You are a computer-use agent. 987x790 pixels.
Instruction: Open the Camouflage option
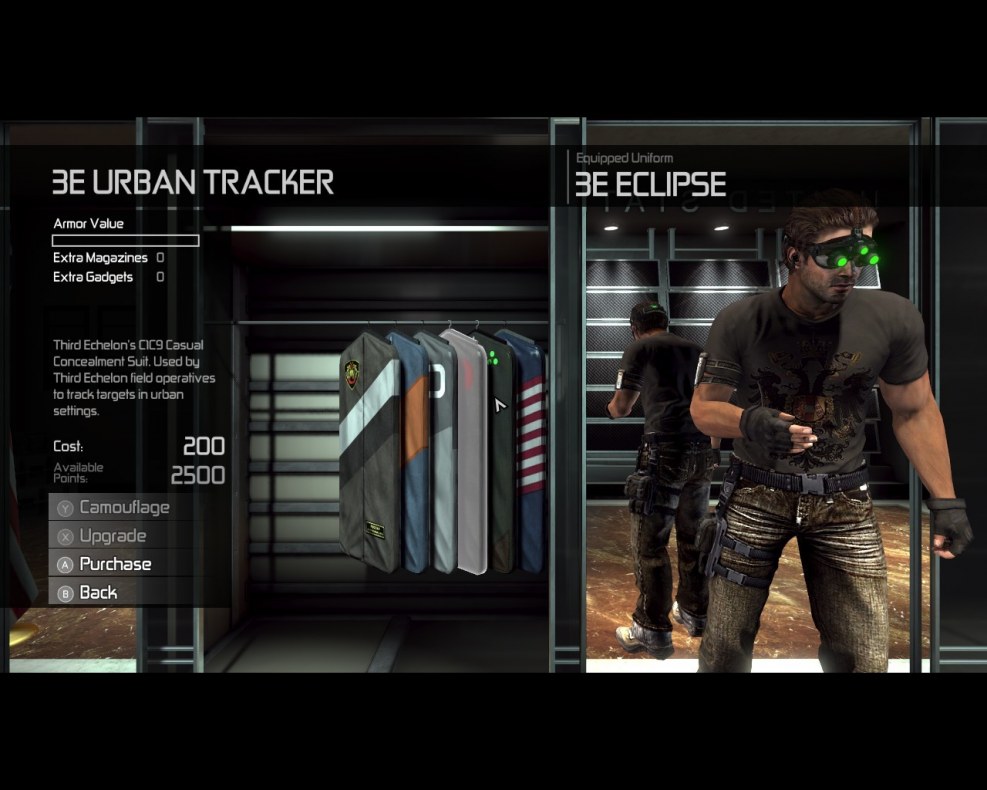tap(124, 507)
